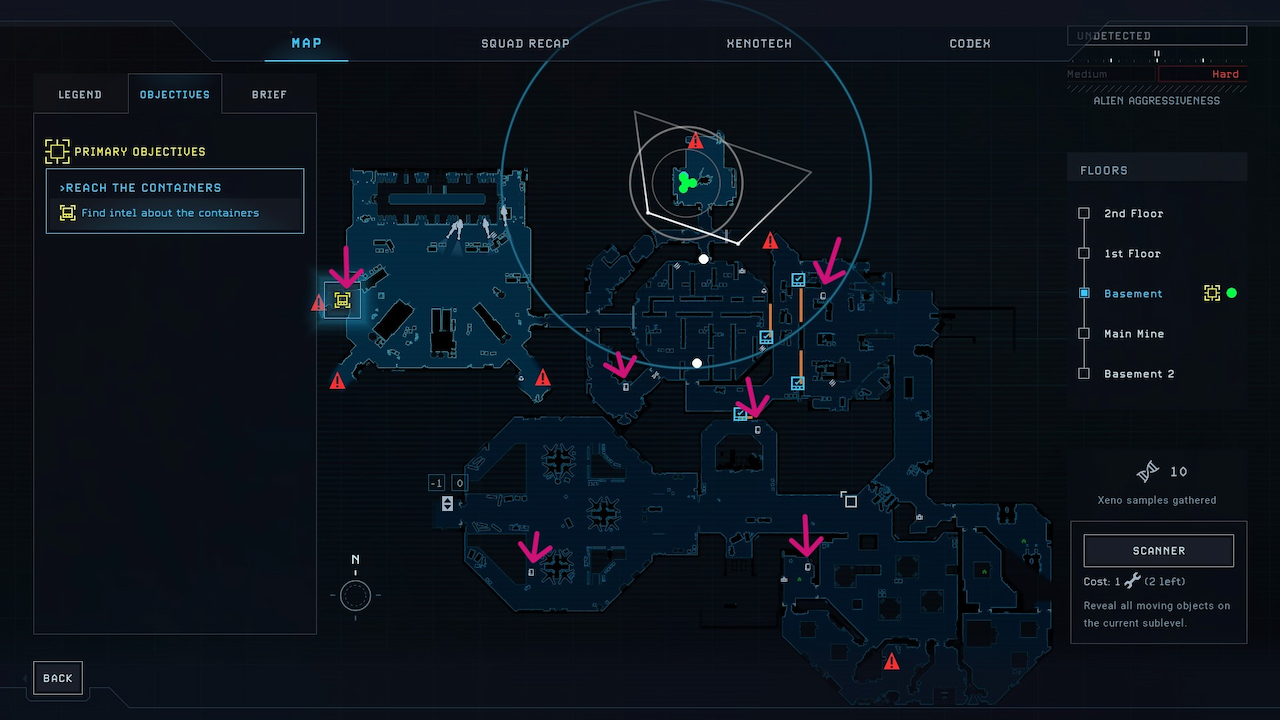This screenshot has height=720, width=1280.
Task: Switch to the SQUAD RECAP tab
Action: pos(525,43)
